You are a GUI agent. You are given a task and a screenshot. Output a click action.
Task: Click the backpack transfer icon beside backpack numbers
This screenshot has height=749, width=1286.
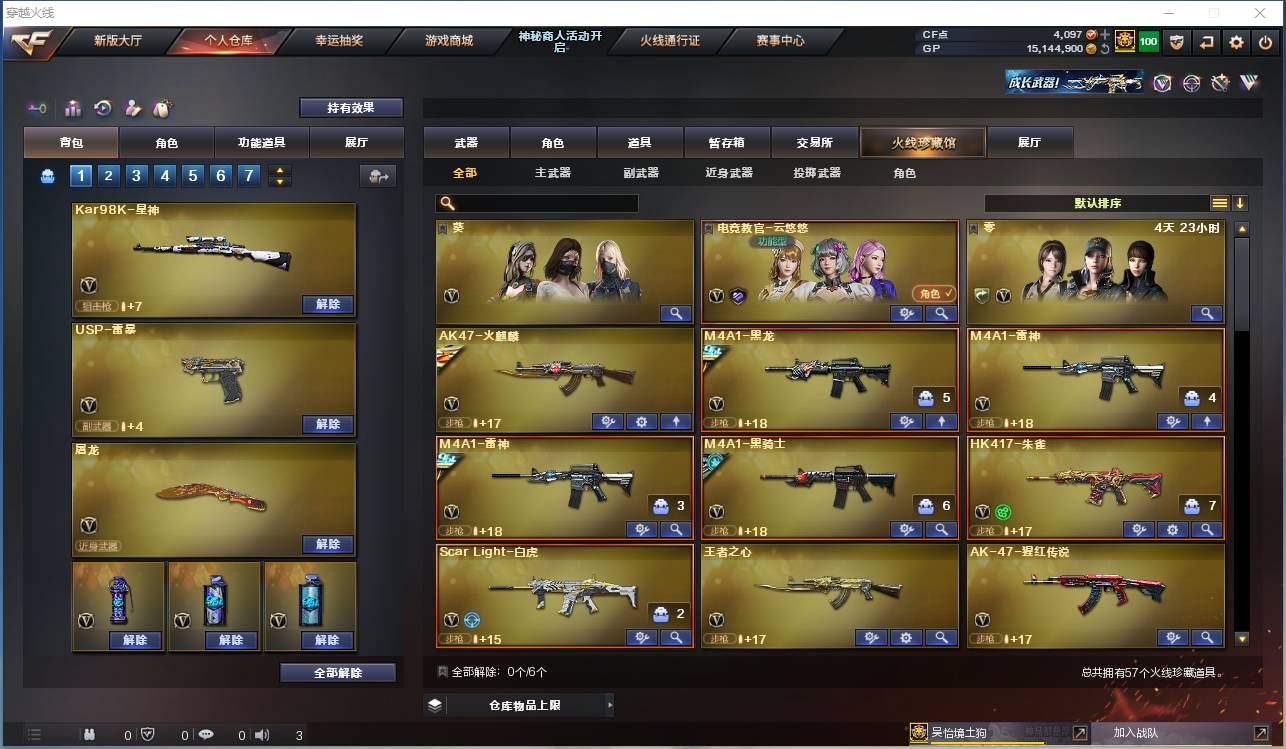point(379,175)
